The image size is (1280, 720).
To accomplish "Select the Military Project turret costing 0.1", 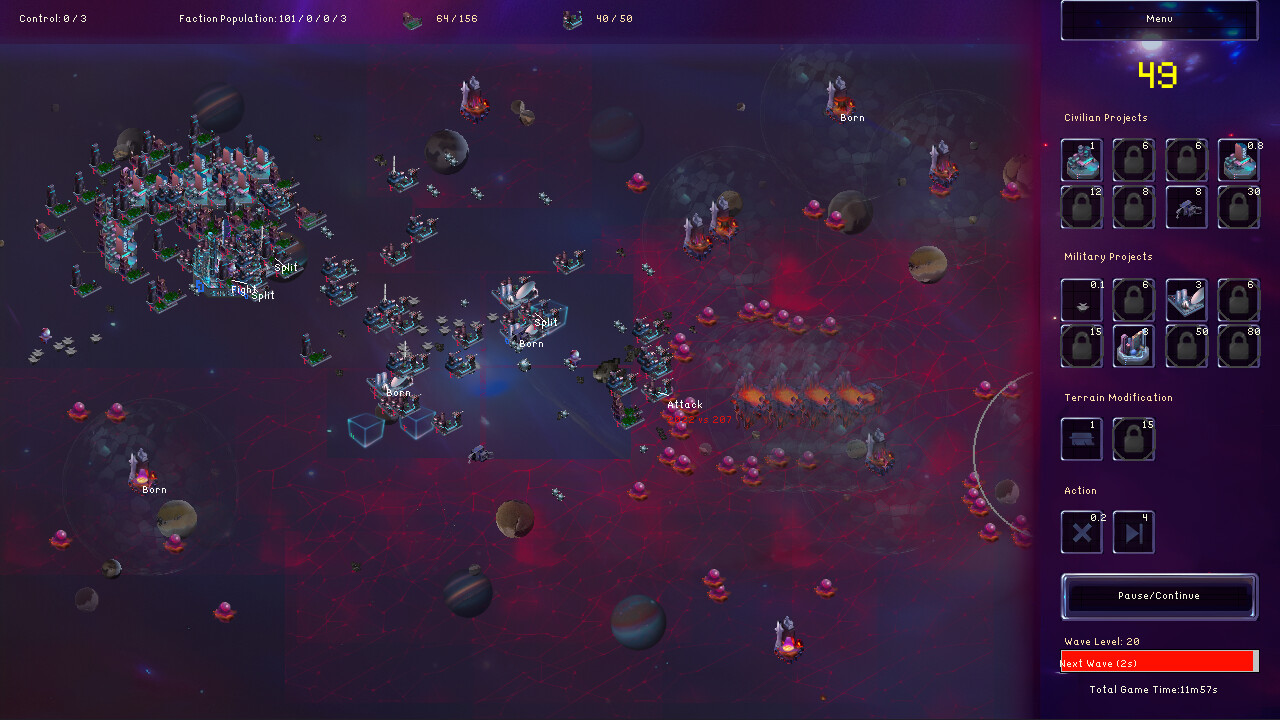I will pyautogui.click(x=1081, y=299).
